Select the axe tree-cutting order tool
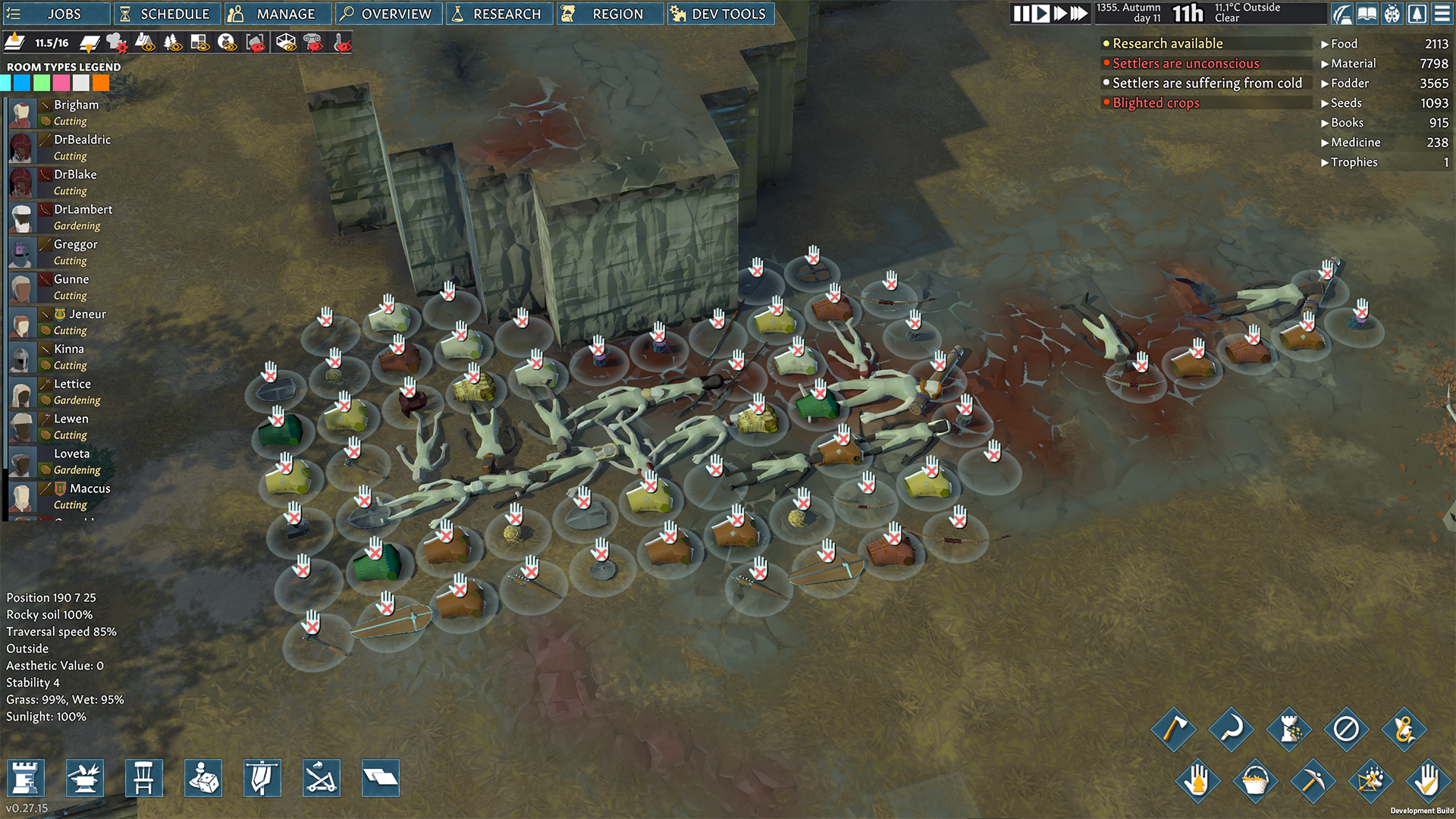Image resolution: width=1456 pixels, height=819 pixels. pos(1173,730)
